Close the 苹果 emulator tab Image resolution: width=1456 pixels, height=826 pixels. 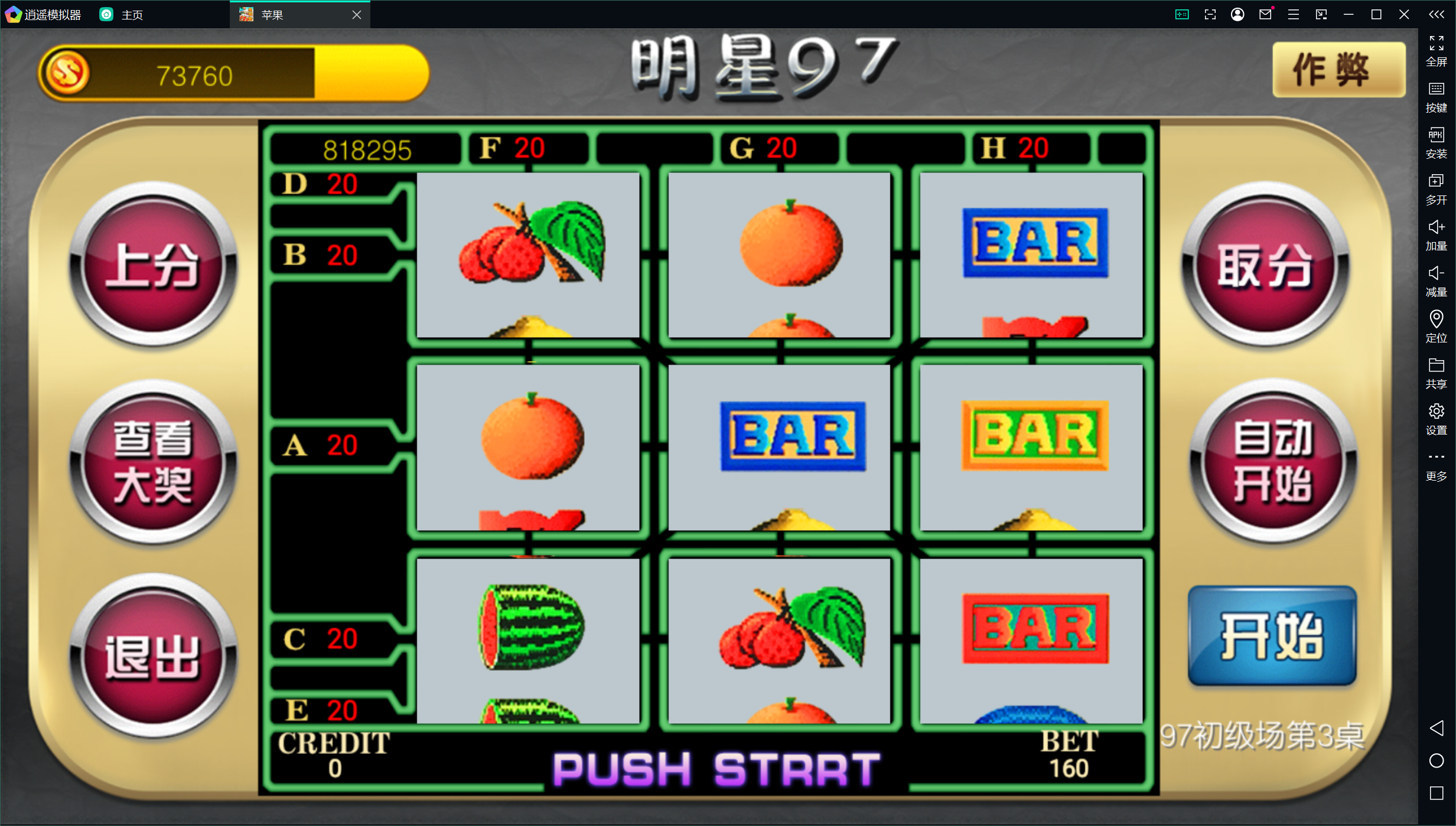(356, 15)
